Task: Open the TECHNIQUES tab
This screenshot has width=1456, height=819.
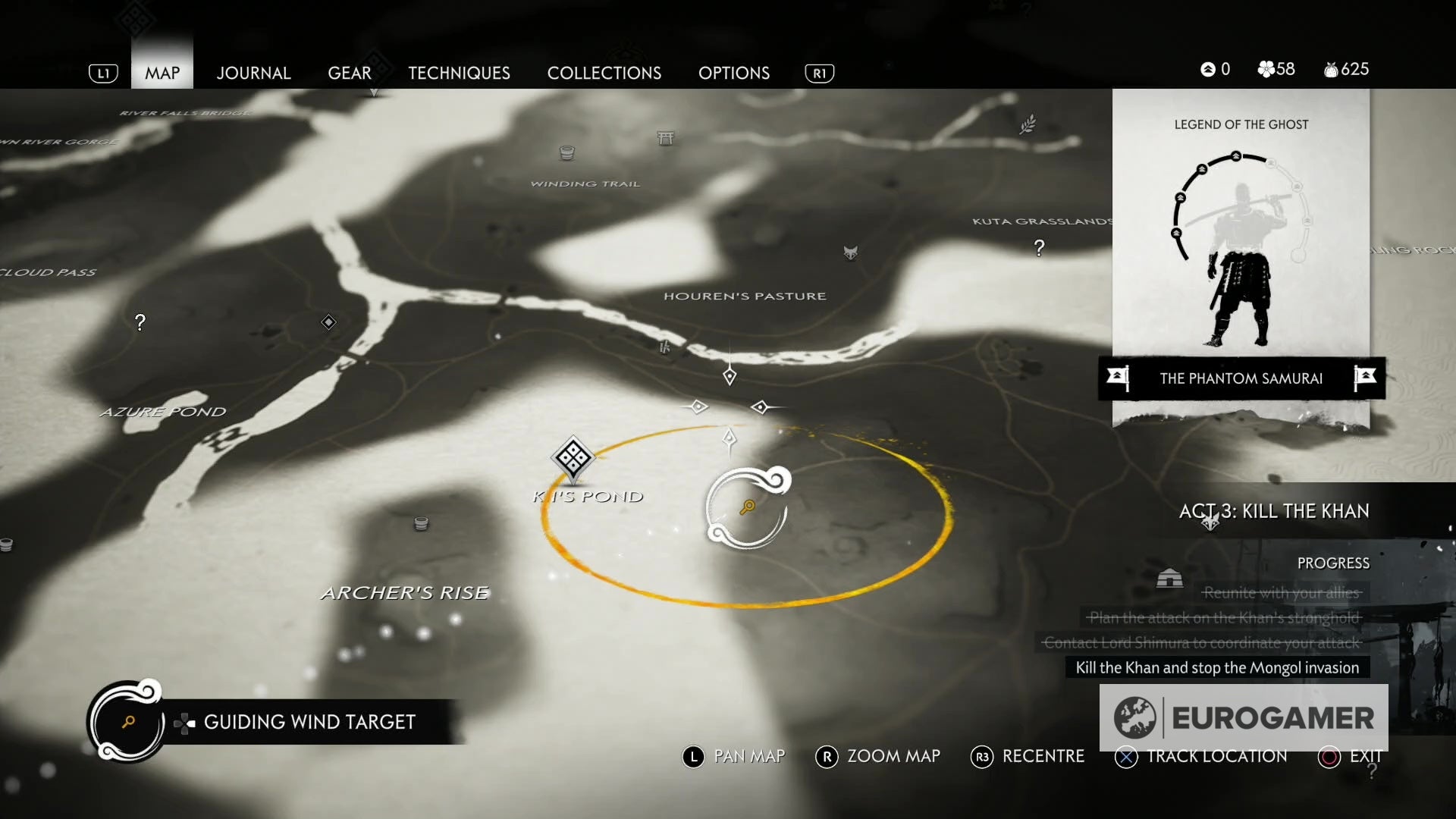Action: coord(459,73)
